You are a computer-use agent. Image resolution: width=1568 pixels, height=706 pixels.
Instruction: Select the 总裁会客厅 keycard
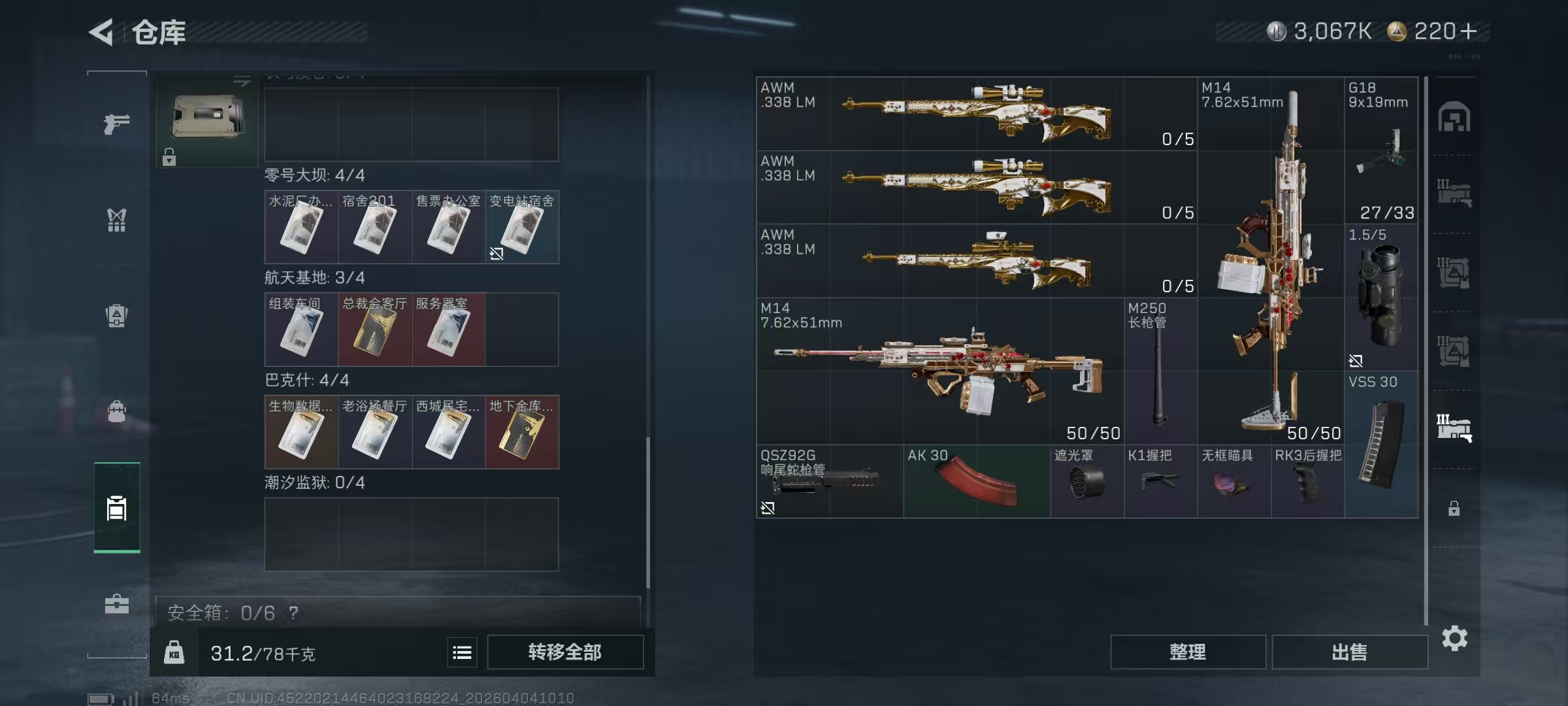(374, 329)
